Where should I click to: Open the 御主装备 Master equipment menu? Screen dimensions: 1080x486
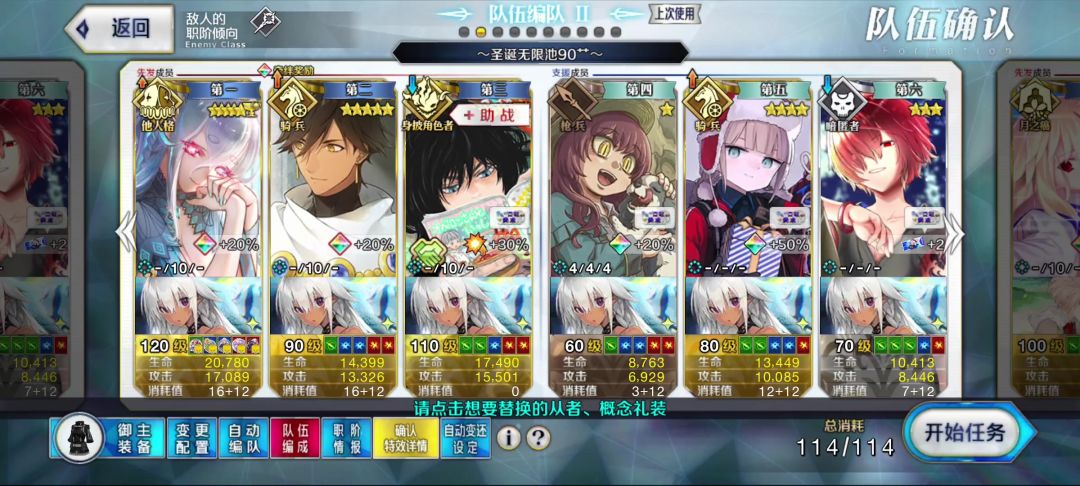(109, 437)
